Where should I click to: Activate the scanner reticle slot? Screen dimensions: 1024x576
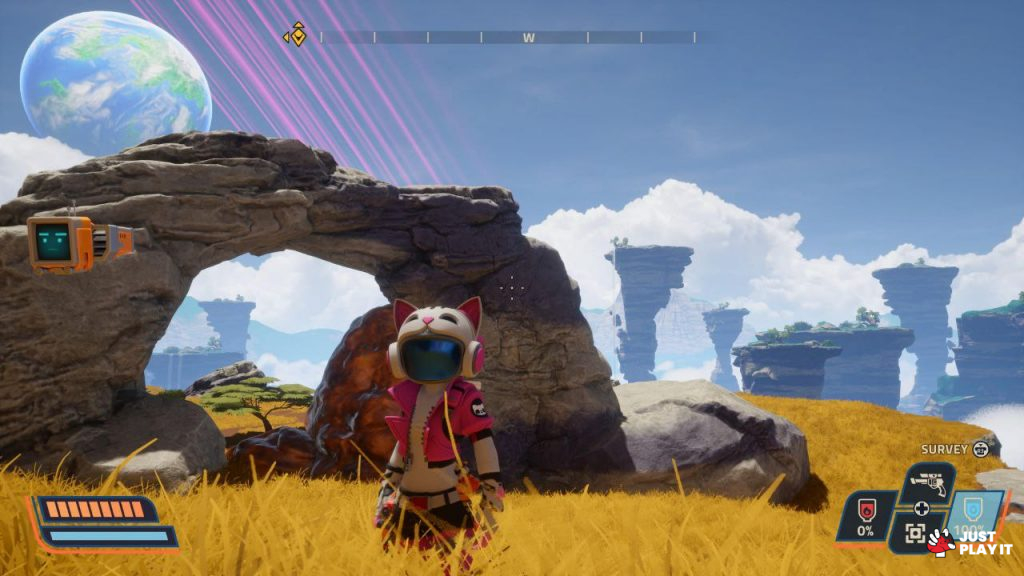click(x=915, y=533)
